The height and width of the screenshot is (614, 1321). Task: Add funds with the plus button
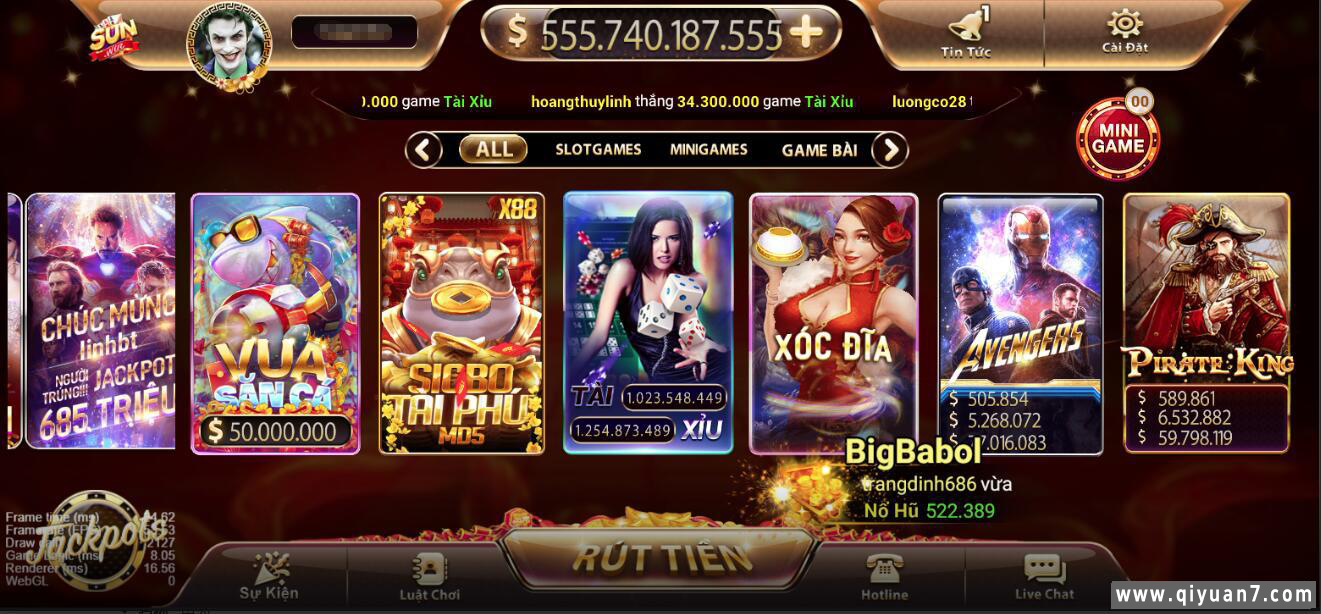pos(806,33)
